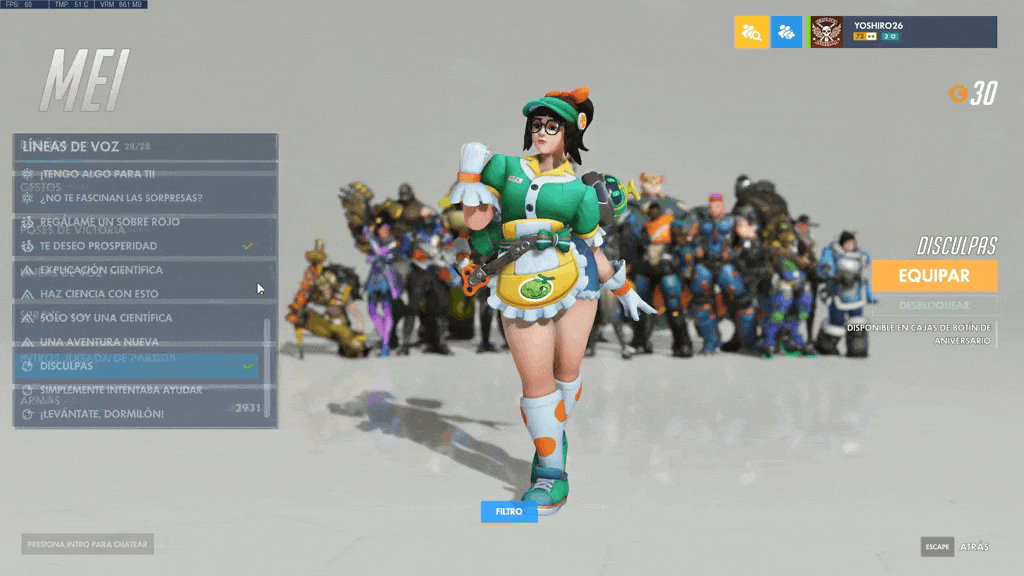Open the yellow group finder icon
This screenshot has width=1024, height=576.
tap(751, 32)
